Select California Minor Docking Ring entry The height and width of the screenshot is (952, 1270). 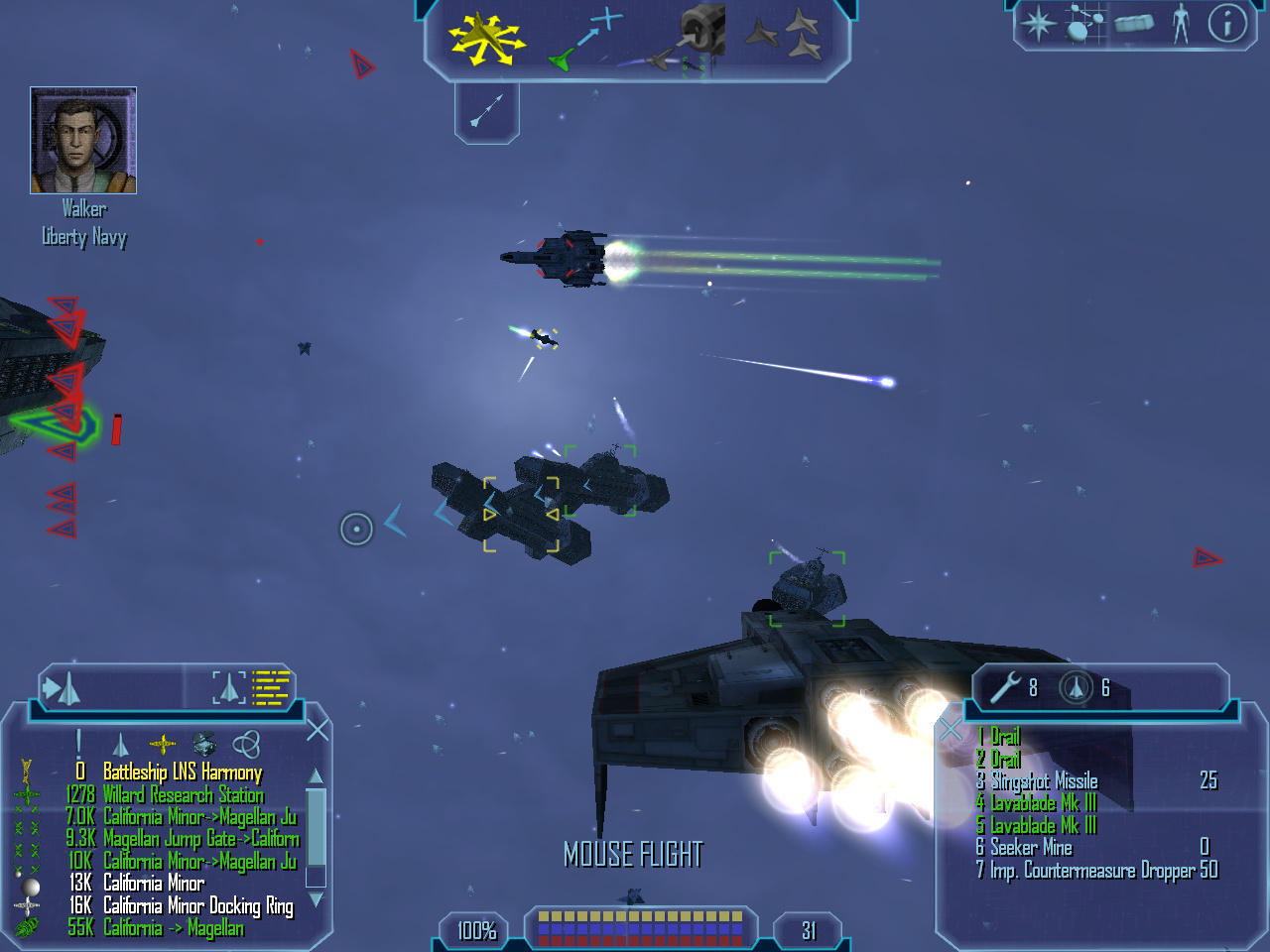point(198,905)
